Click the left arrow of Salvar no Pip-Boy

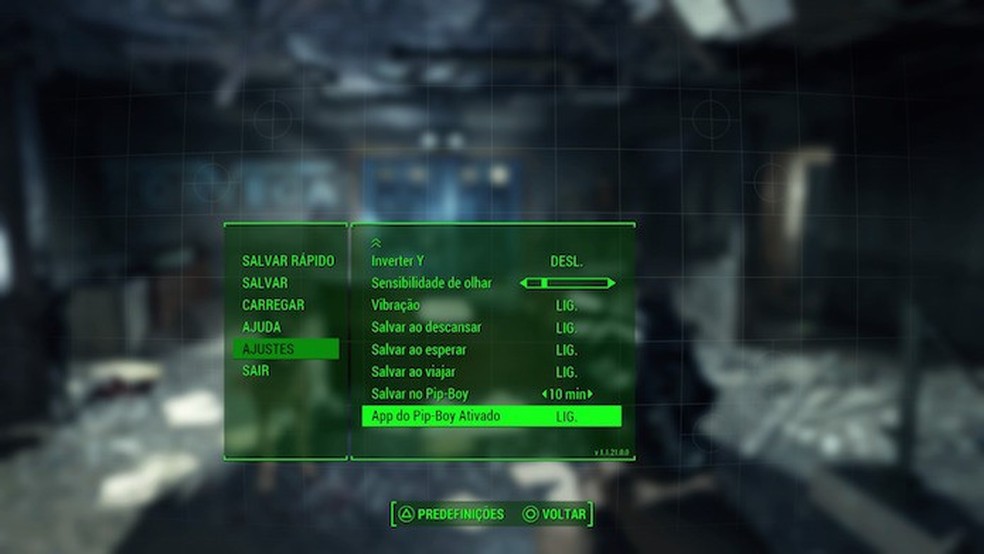click(x=544, y=394)
